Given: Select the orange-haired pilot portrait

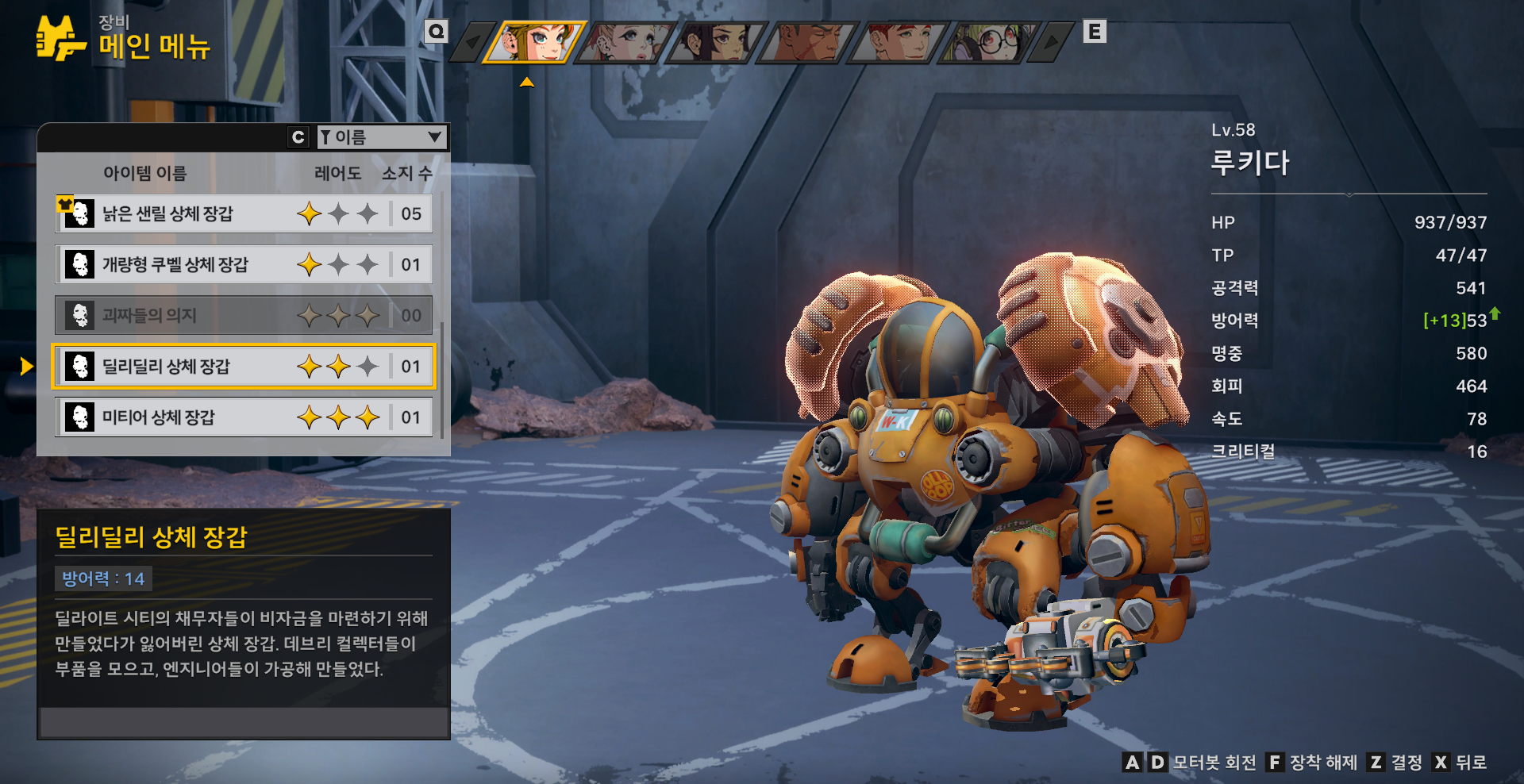Looking at the screenshot, I should coord(537,41).
